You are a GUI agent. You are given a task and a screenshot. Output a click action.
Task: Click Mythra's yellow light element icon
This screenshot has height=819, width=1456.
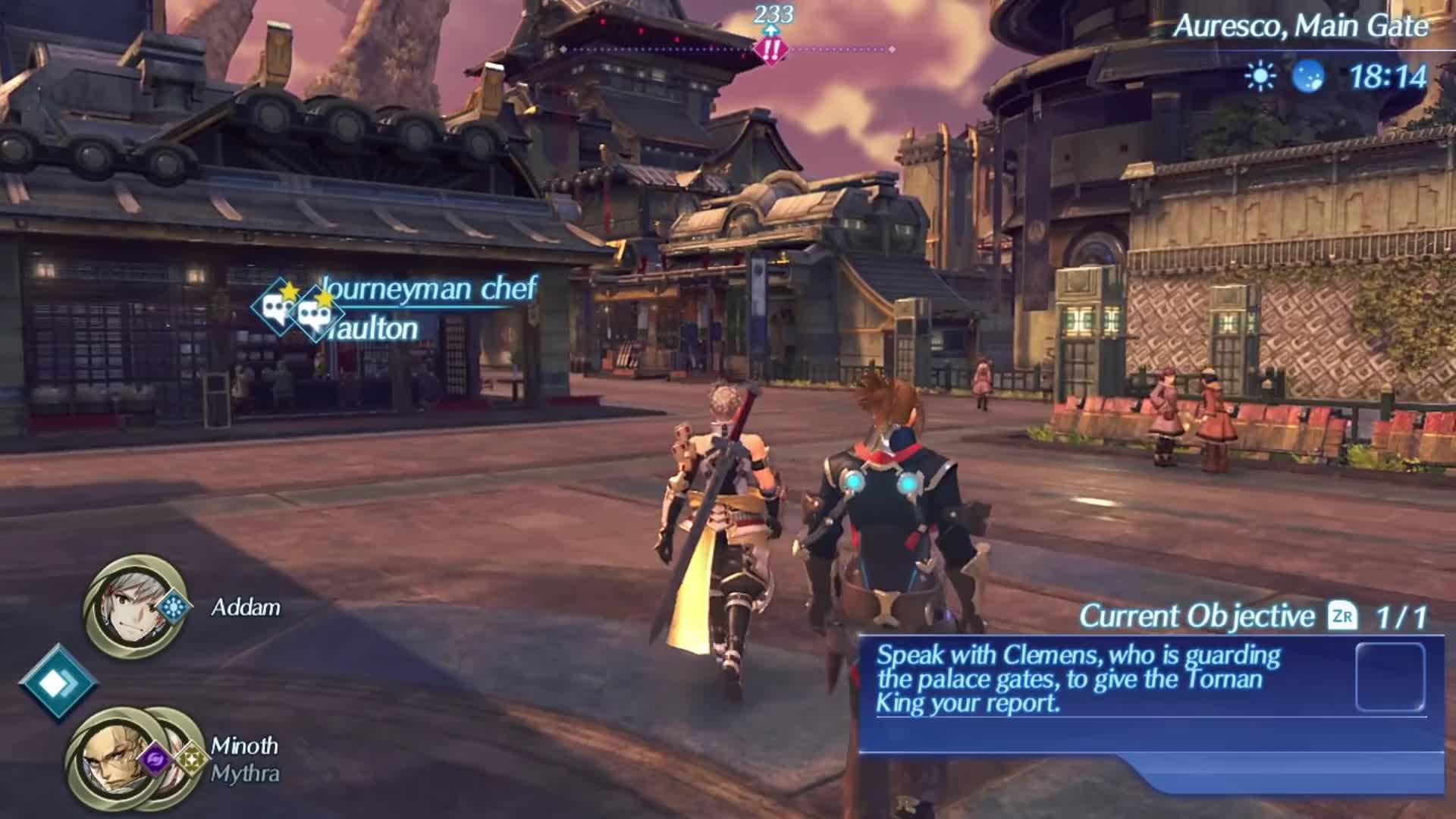point(192,759)
